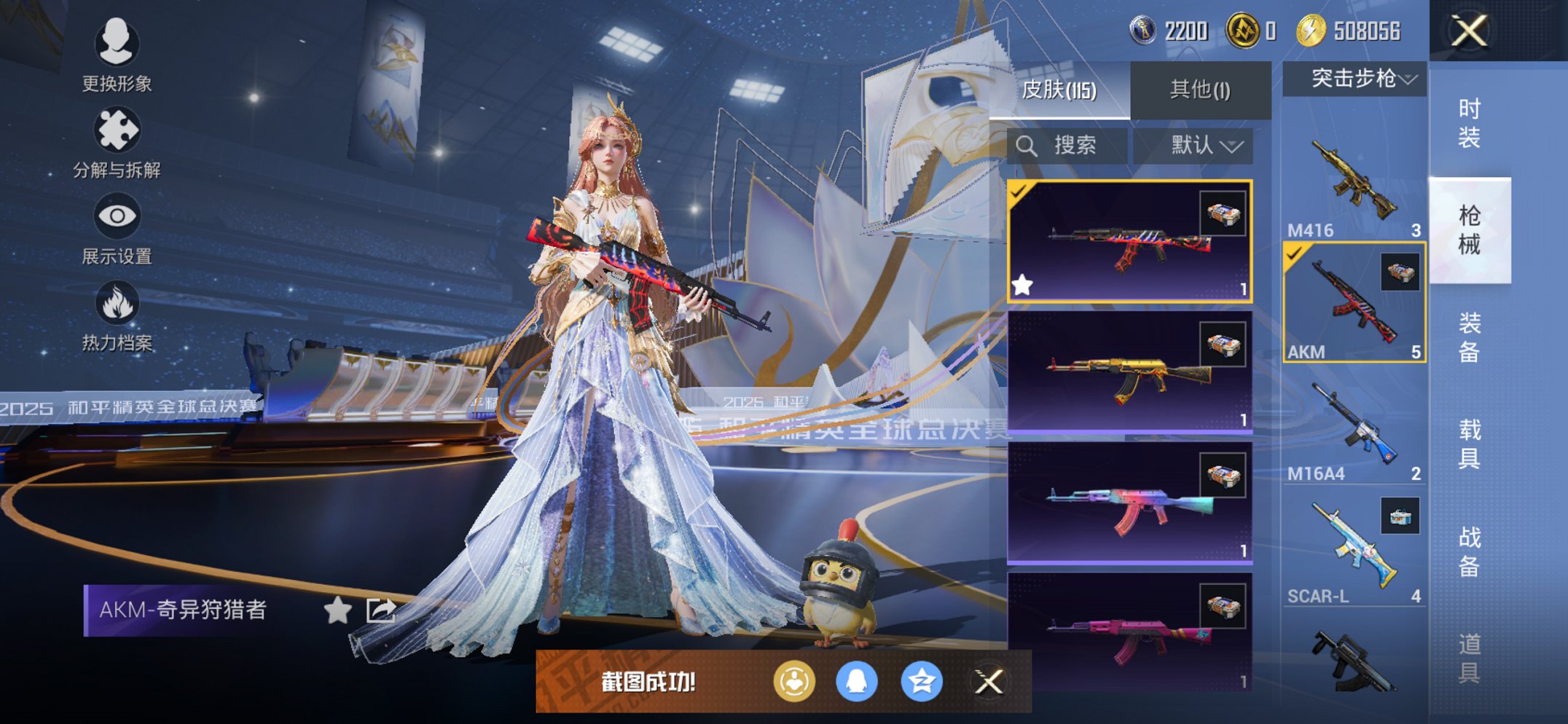Open the 分解与拆解 puzzle-piece option
1568x724 pixels.
[117, 142]
